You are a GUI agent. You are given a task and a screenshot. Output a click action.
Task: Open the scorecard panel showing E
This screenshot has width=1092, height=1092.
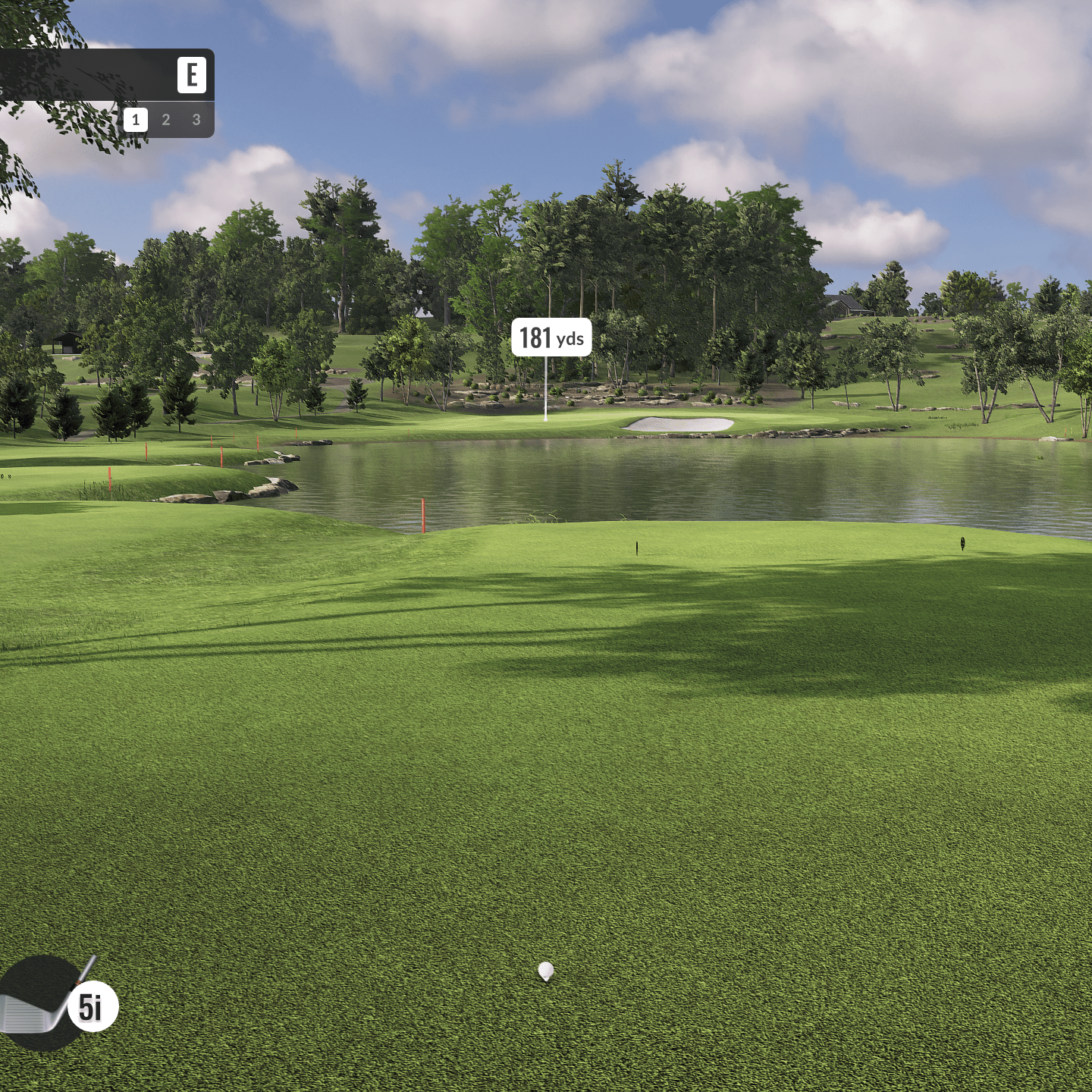[191, 75]
